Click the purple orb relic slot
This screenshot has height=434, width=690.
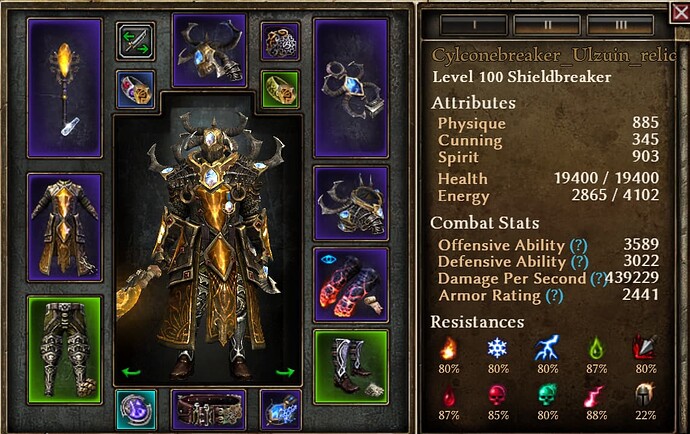coord(134,410)
